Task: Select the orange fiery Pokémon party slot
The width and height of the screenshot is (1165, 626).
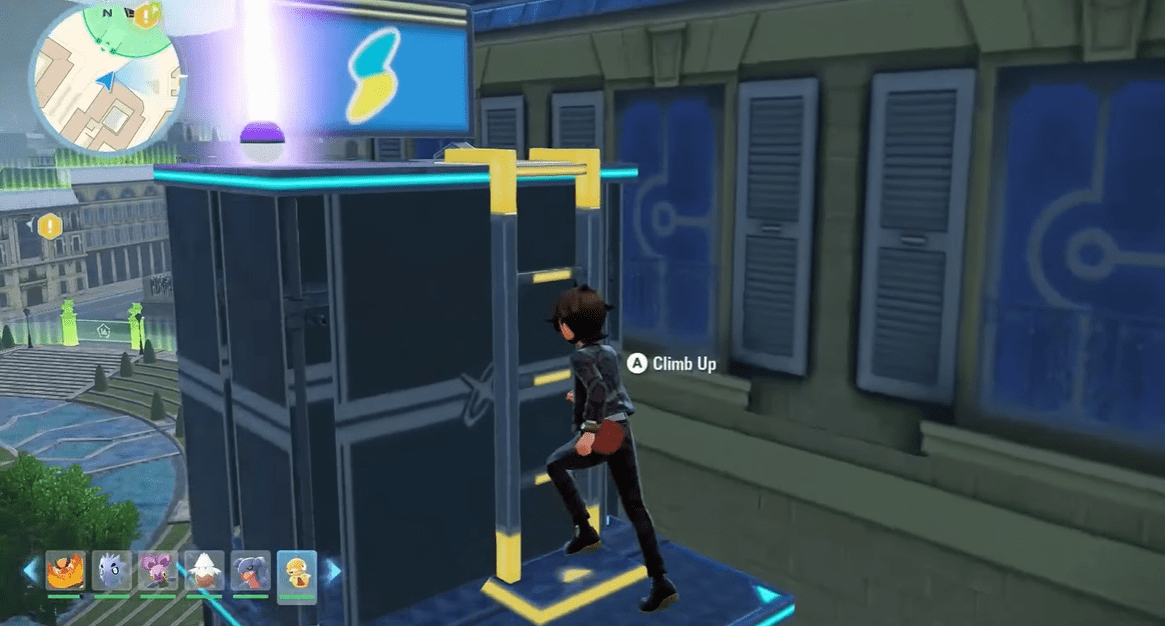Action: [x=64, y=571]
